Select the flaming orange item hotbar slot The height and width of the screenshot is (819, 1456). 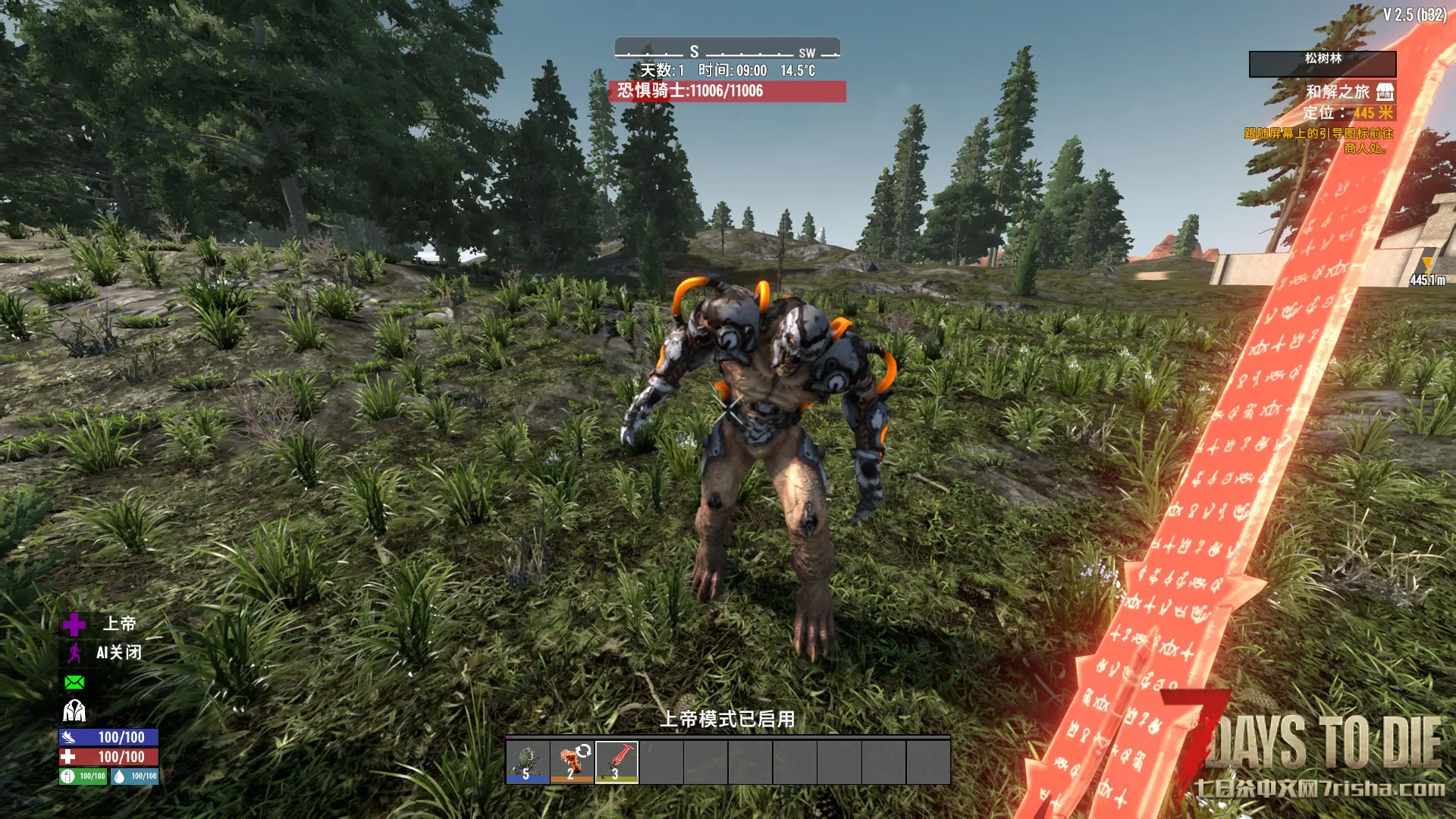[x=573, y=761]
